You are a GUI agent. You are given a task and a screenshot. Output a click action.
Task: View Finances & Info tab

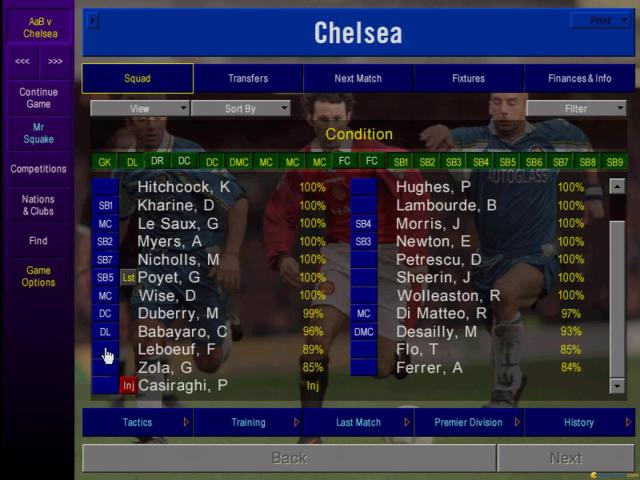click(x=579, y=78)
